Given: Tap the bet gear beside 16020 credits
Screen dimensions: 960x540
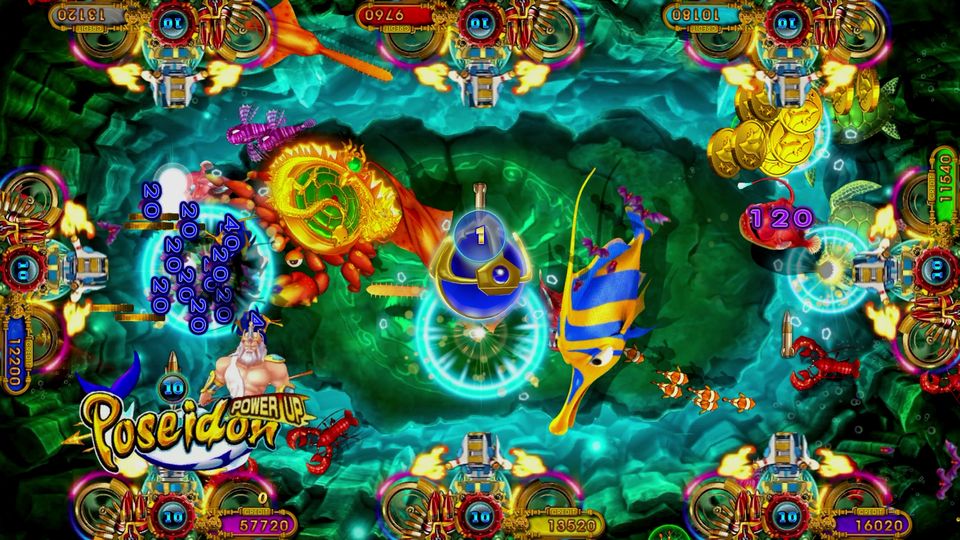Looking at the screenshot, I should (x=786, y=519).
